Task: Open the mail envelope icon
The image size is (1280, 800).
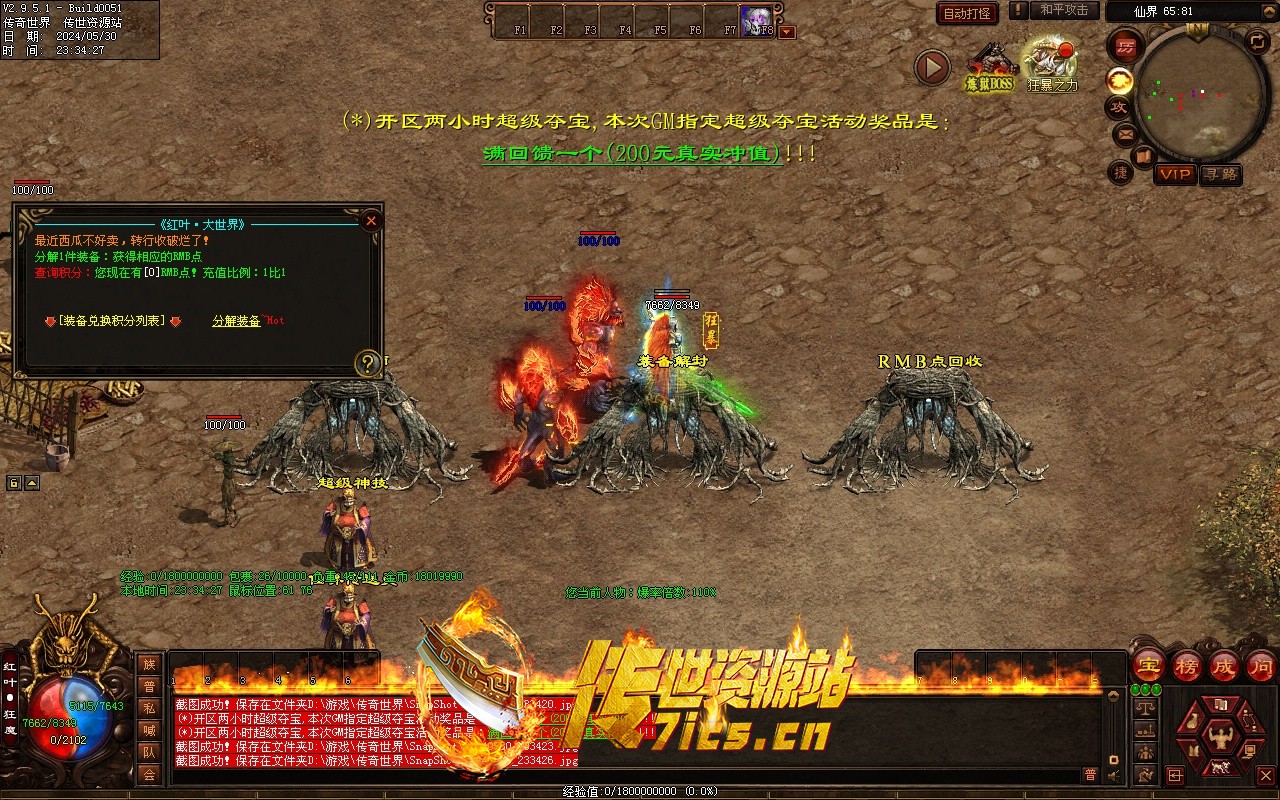Action: pos(1125,134)
